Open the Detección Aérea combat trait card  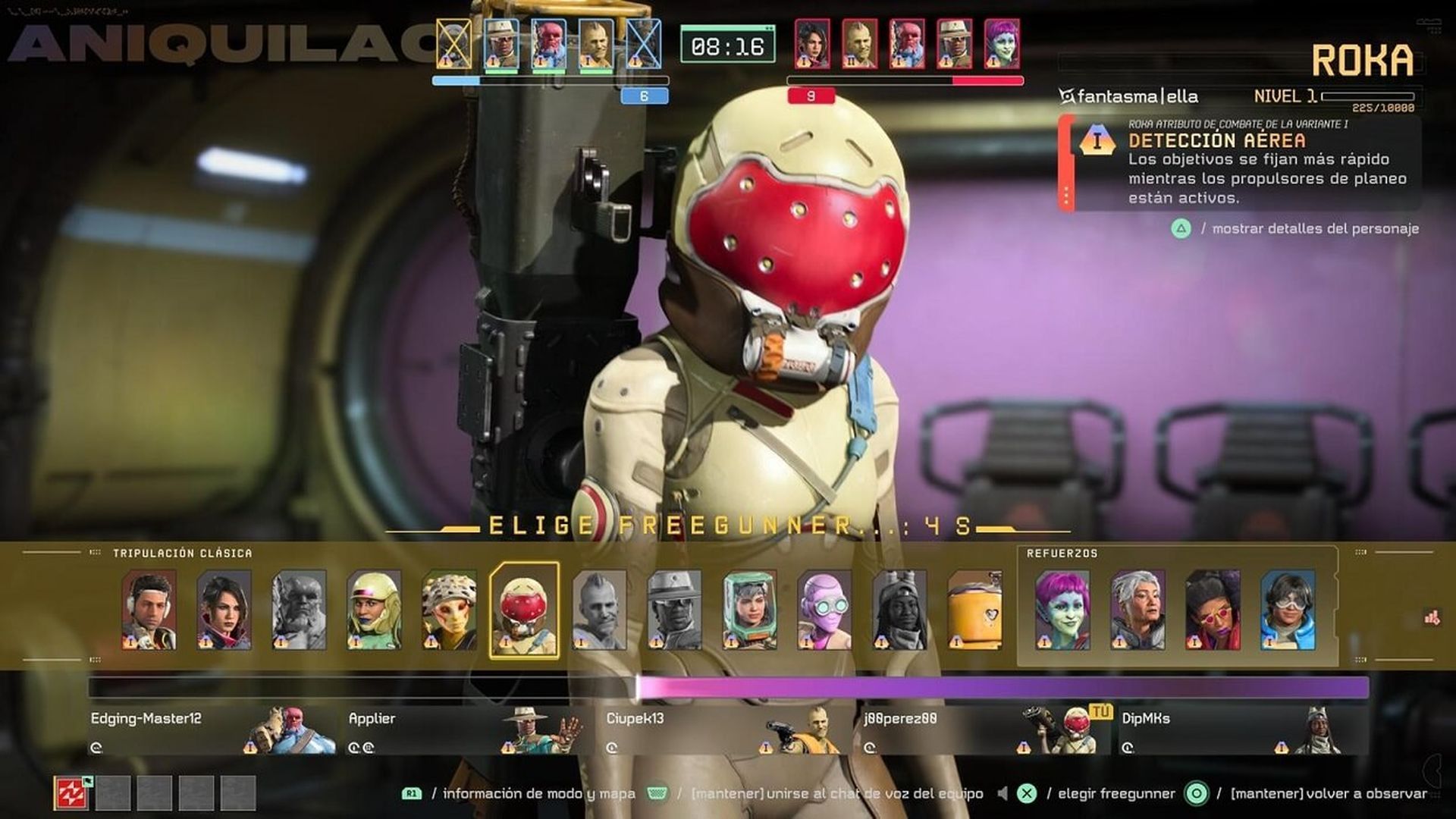[1240, 164]
